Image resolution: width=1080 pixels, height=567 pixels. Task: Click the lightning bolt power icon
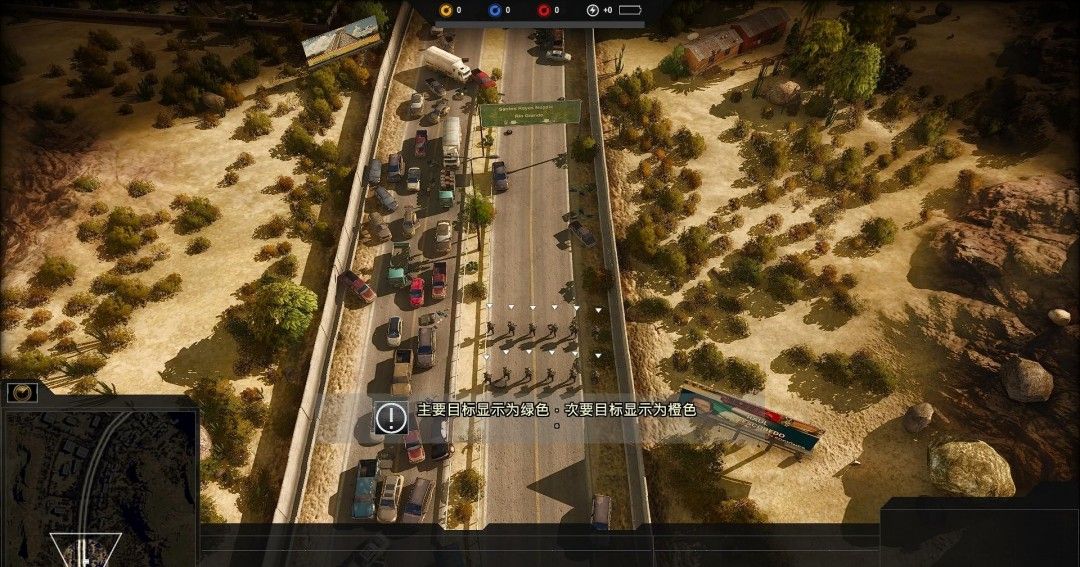(x=594, y=10)
